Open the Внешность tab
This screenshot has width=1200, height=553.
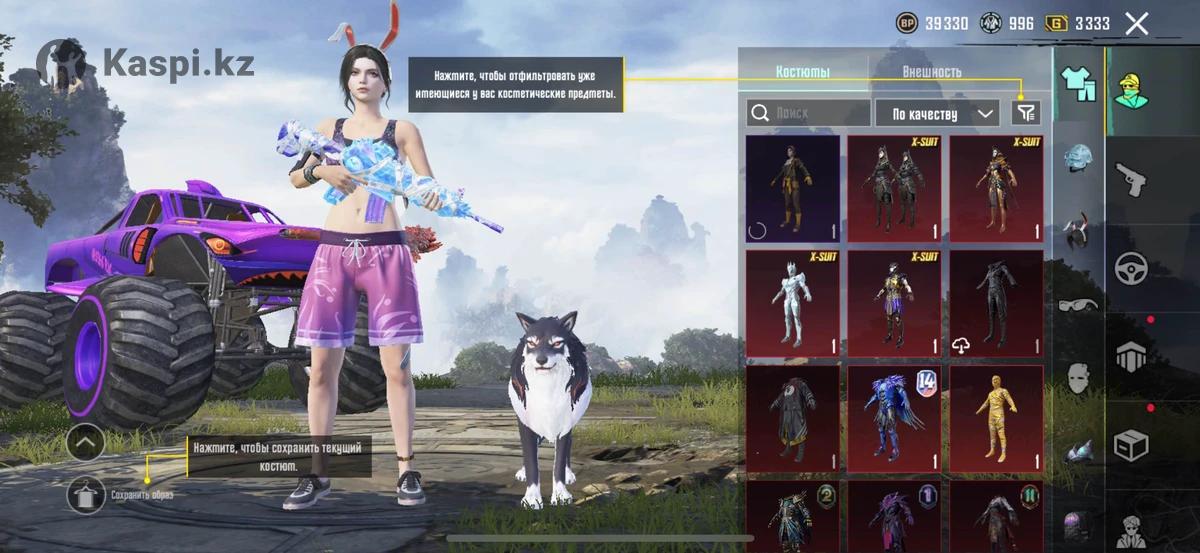[931, 72]
